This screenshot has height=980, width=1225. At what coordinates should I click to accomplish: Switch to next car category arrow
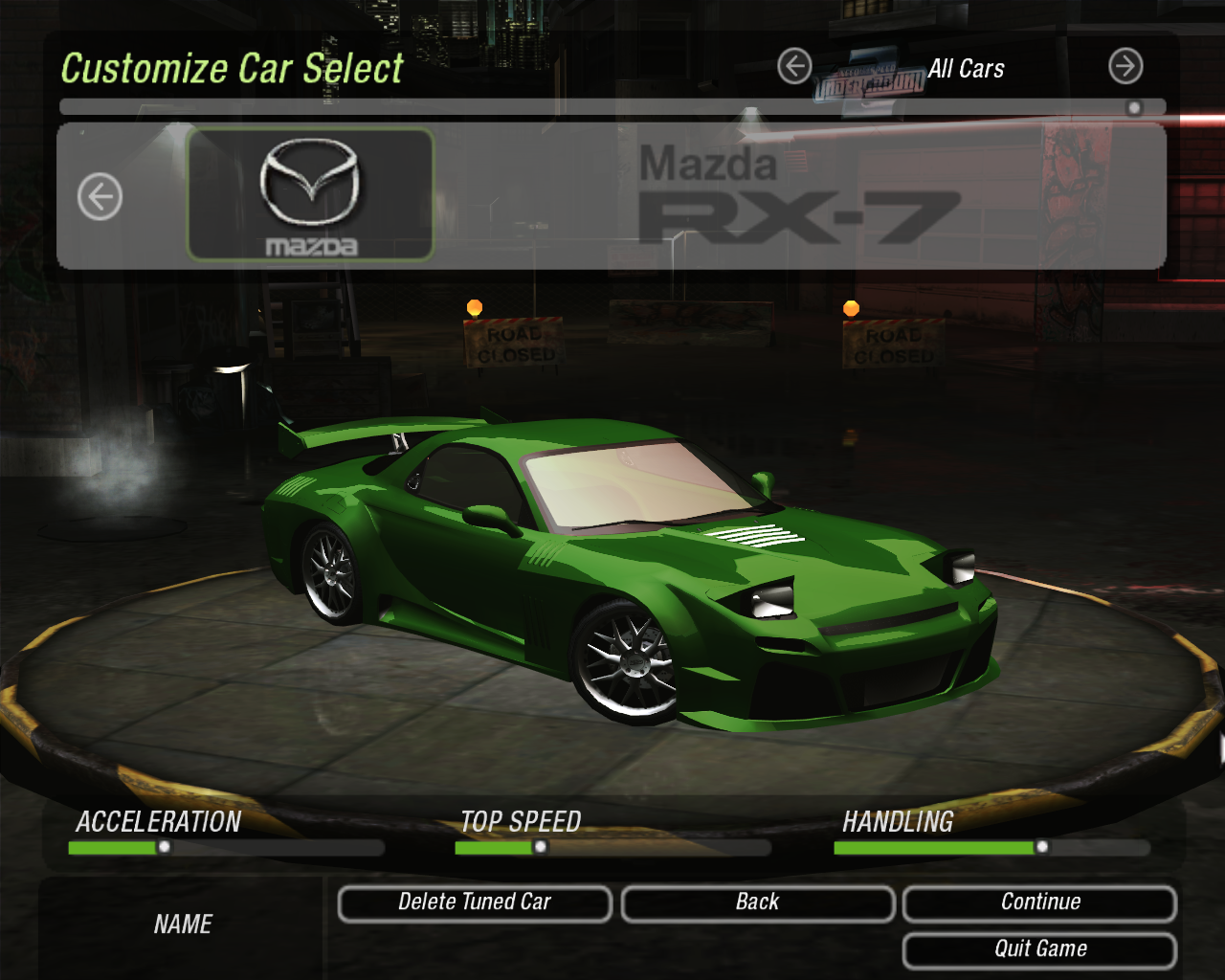click(x=1125, y=67)
